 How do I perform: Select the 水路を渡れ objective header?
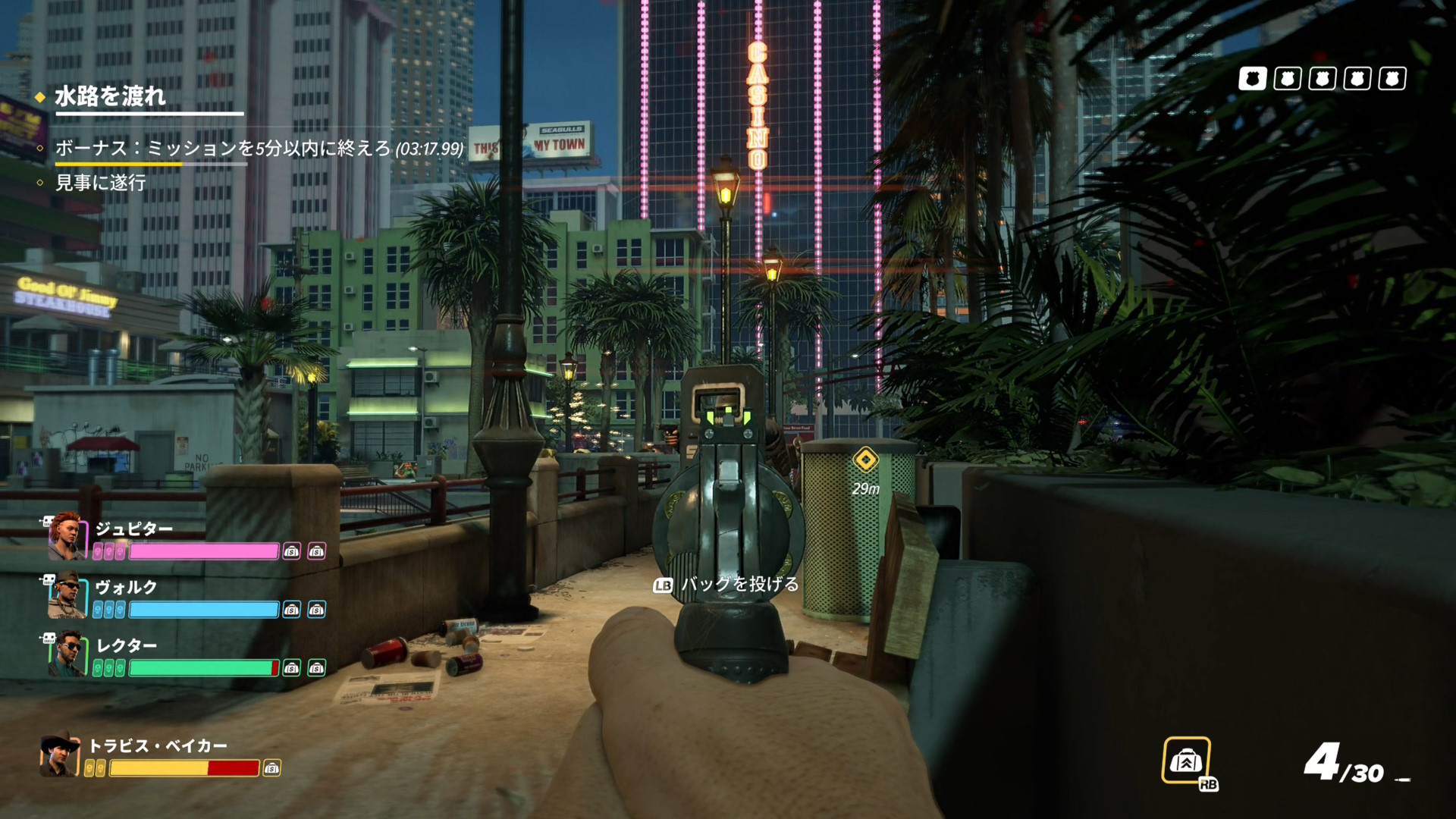(x=110, y=96)
